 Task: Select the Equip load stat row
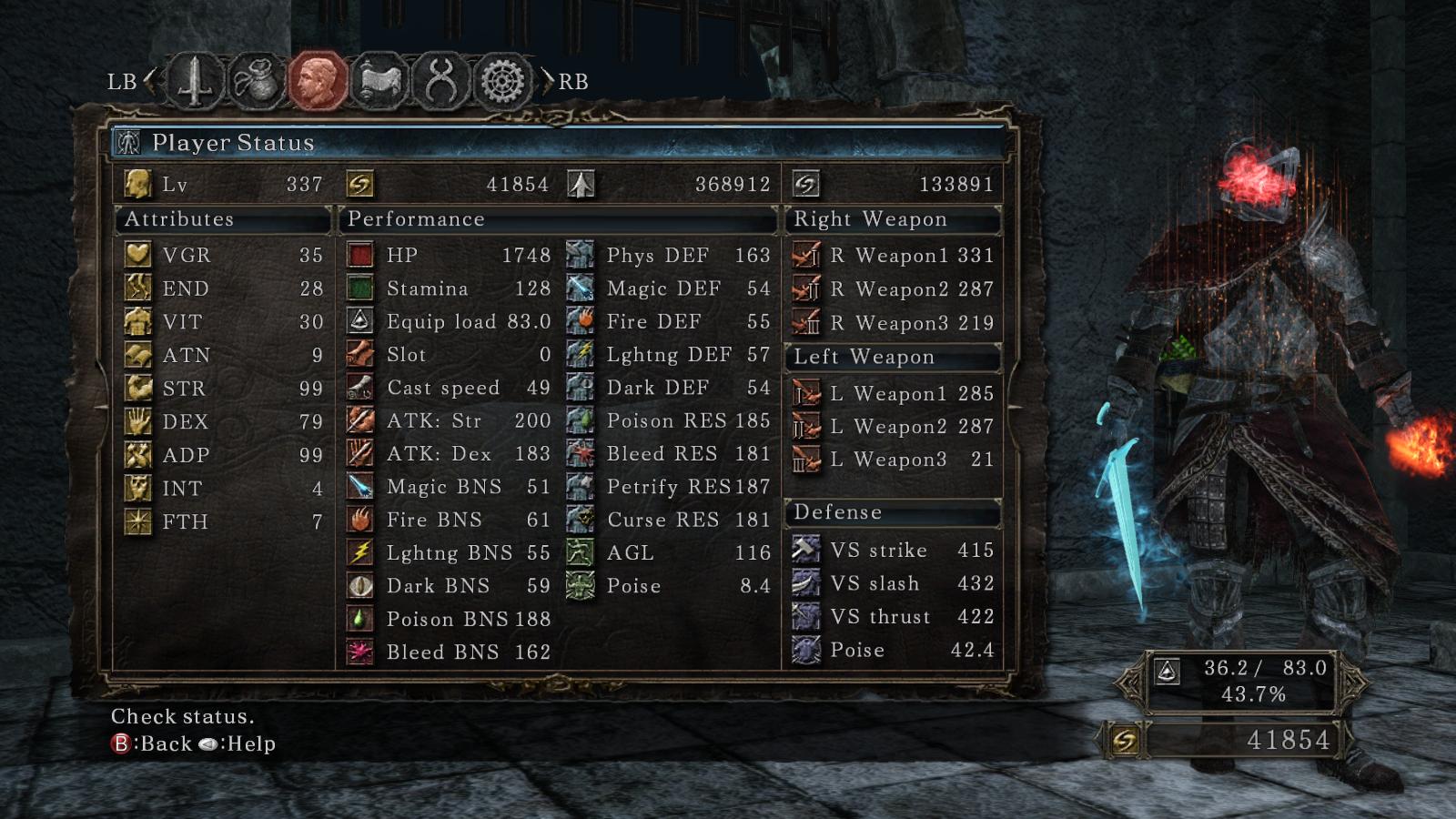point(450,322)
